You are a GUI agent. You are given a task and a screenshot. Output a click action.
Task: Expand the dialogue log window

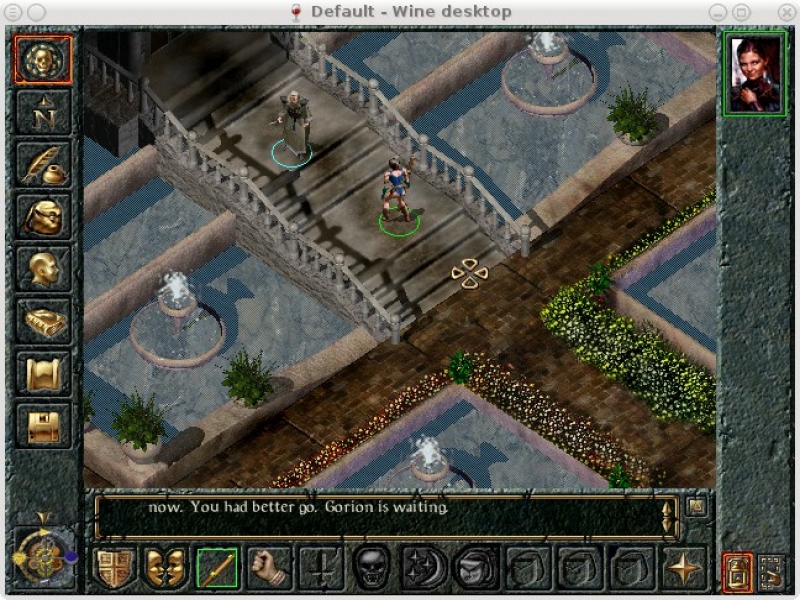[697, 506]
